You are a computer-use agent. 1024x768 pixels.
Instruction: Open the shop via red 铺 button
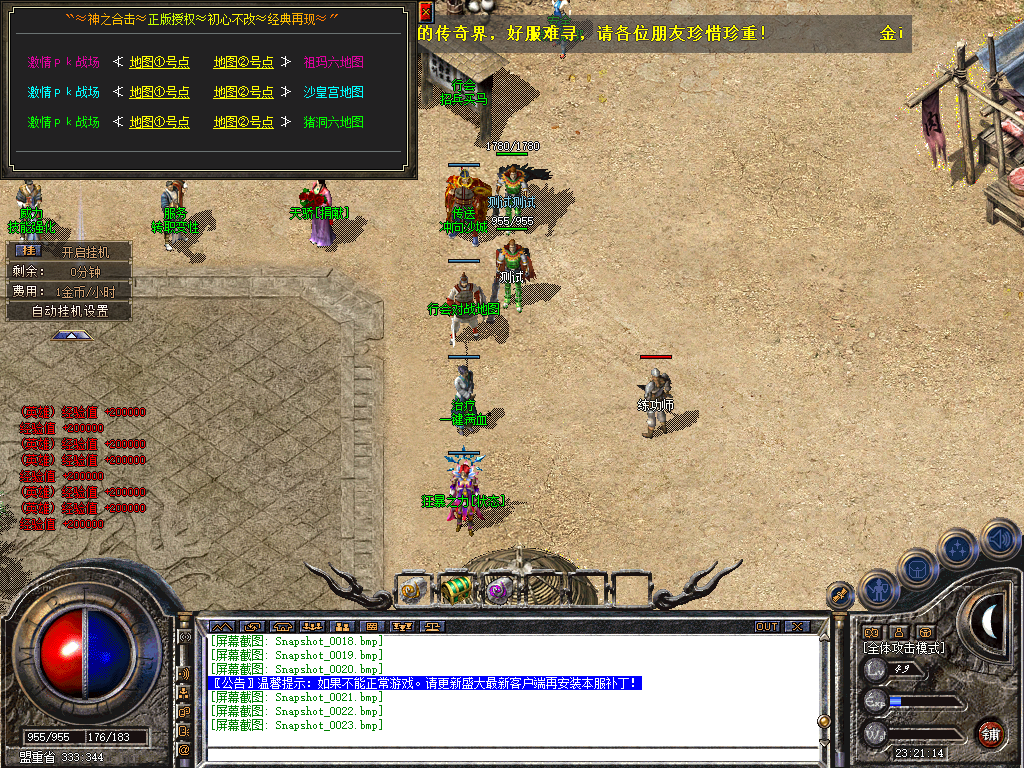(x=990, y=734)
